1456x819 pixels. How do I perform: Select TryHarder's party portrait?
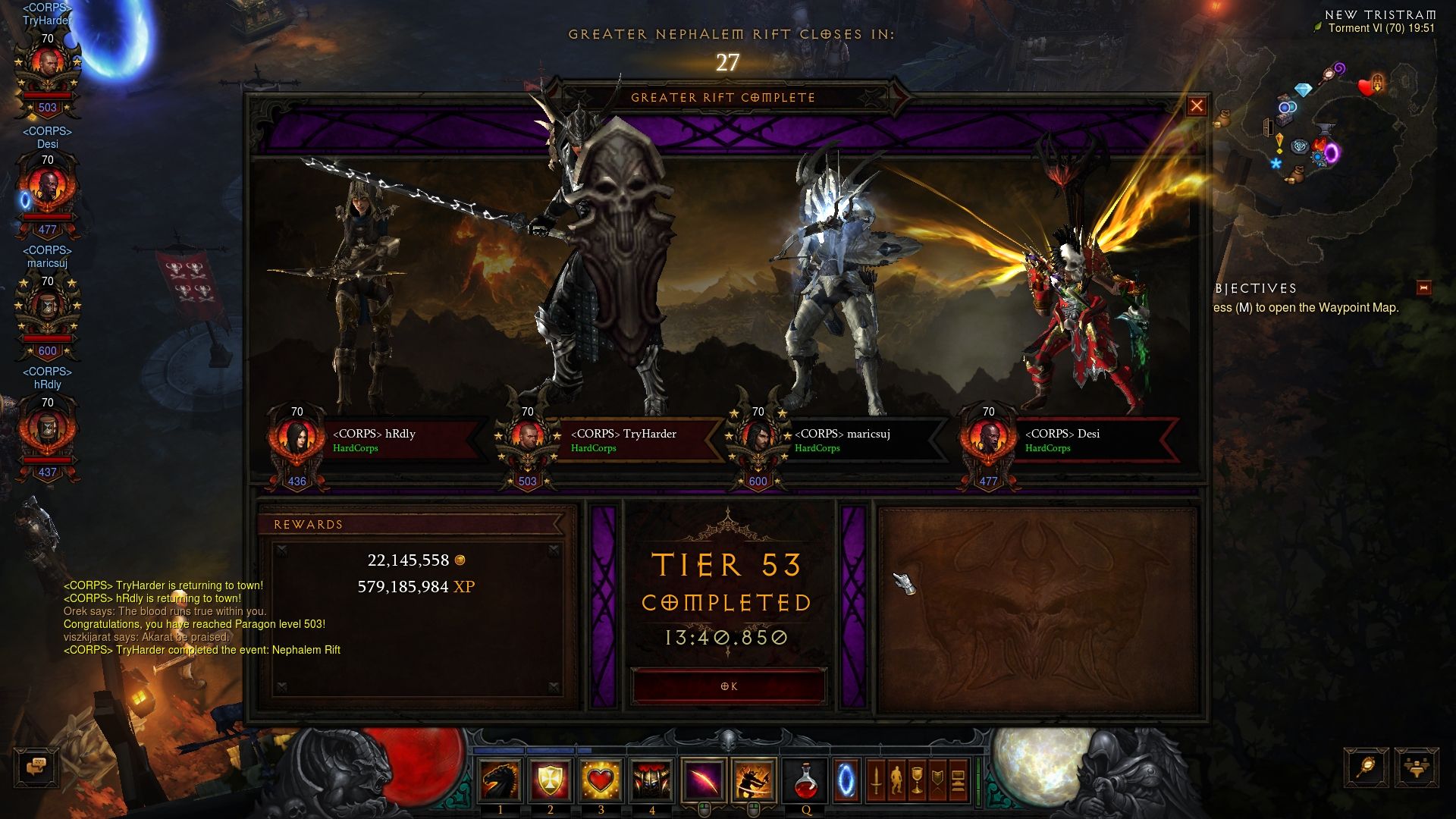tap(47, 68)
